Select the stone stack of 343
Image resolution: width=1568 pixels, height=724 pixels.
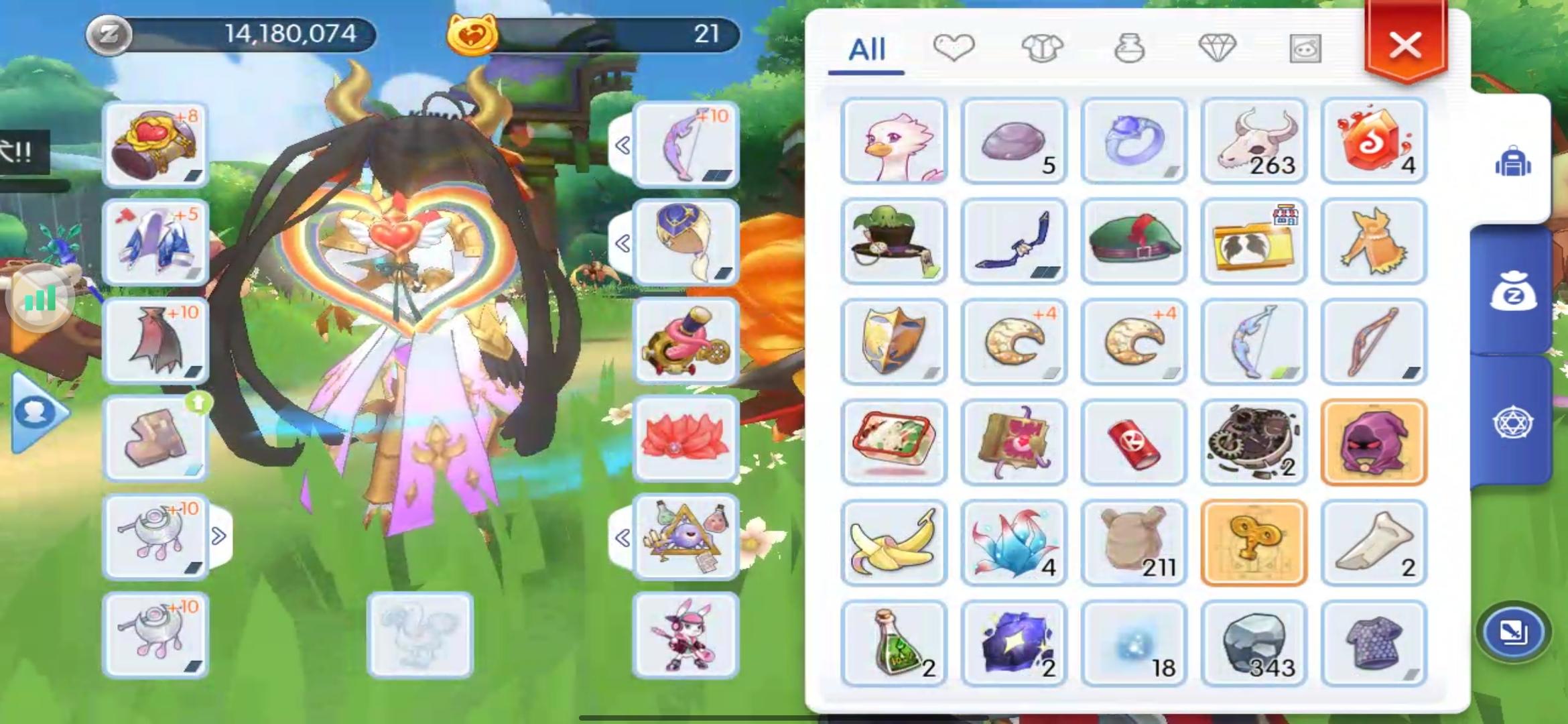tap(1254, 643)
